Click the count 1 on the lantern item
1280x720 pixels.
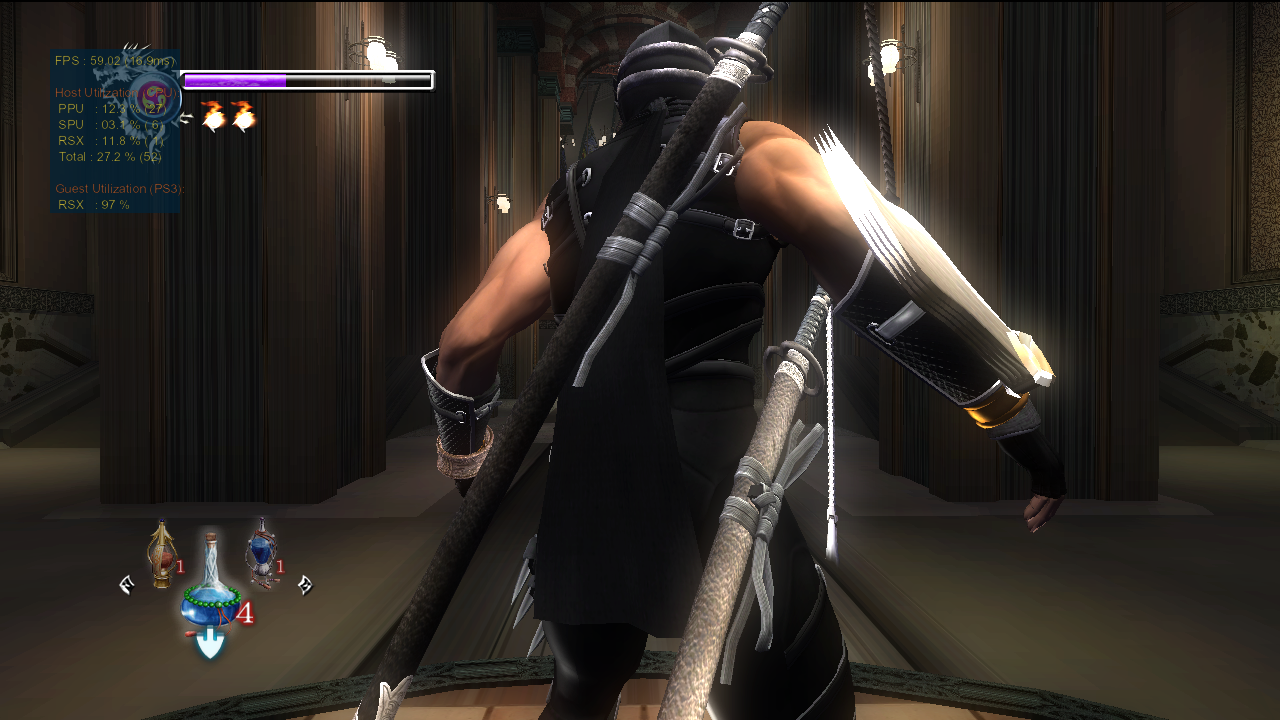point(180,565)
